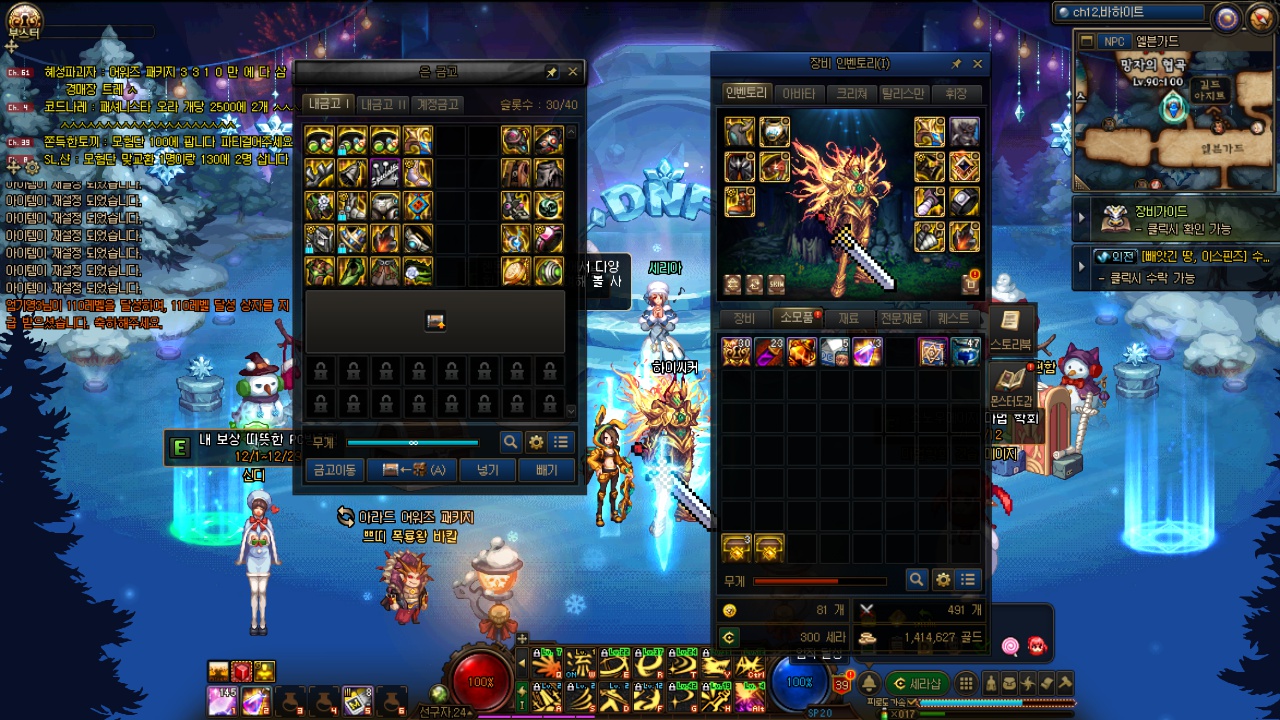Open the 장비가이드 equipment guide entry
This screenshot has height=720, width=1280.
tap(1160, 212)
